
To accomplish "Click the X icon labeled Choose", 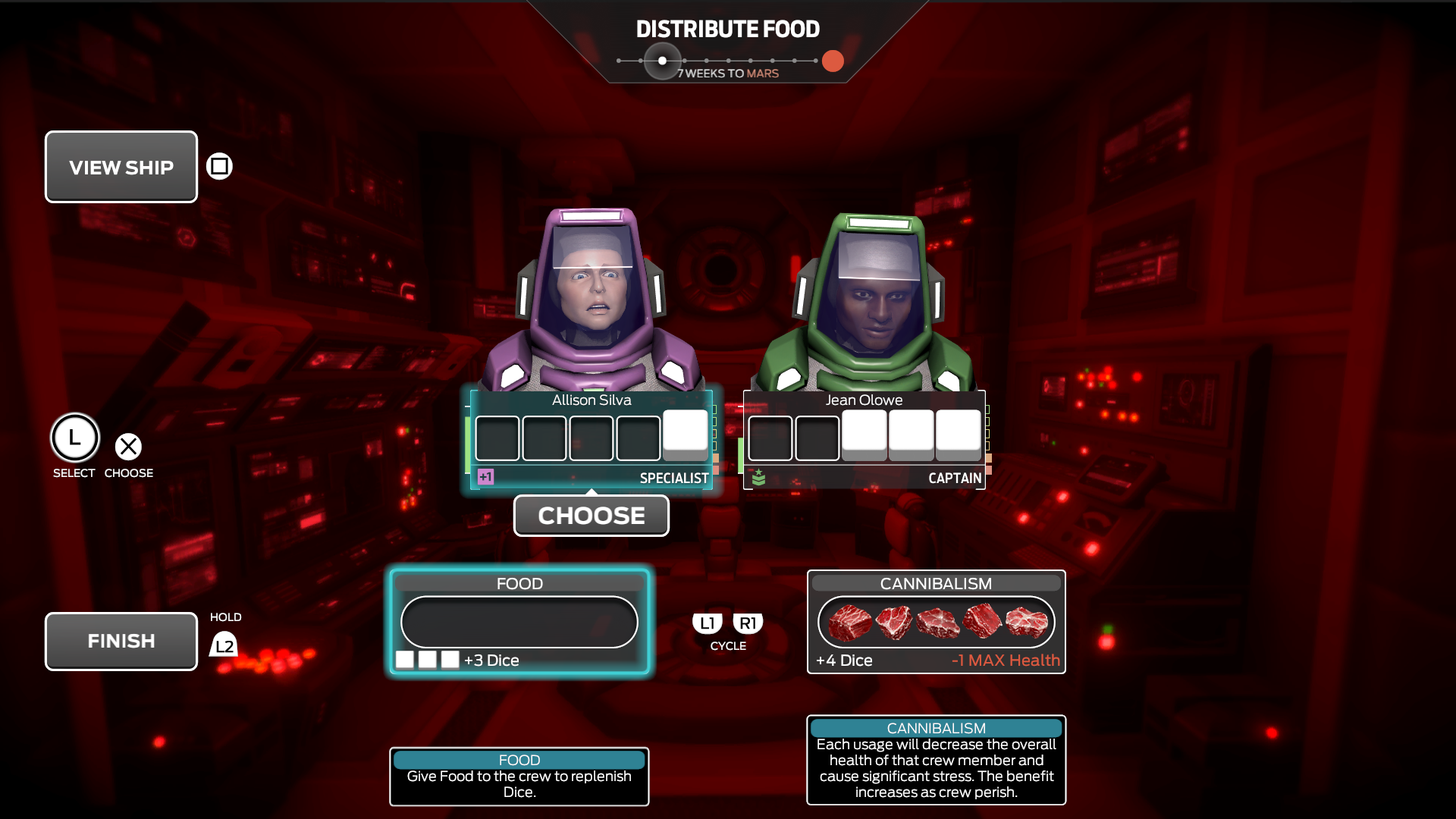I will click(x=128, y=447).
